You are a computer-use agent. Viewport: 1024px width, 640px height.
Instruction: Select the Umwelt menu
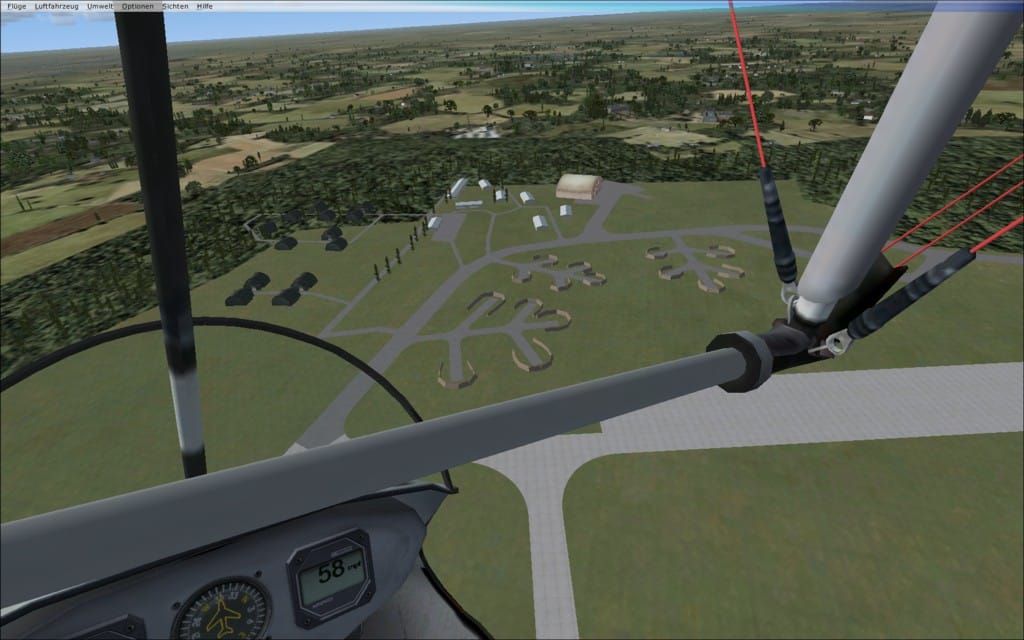pyautogui.click(x=100, y=6)
